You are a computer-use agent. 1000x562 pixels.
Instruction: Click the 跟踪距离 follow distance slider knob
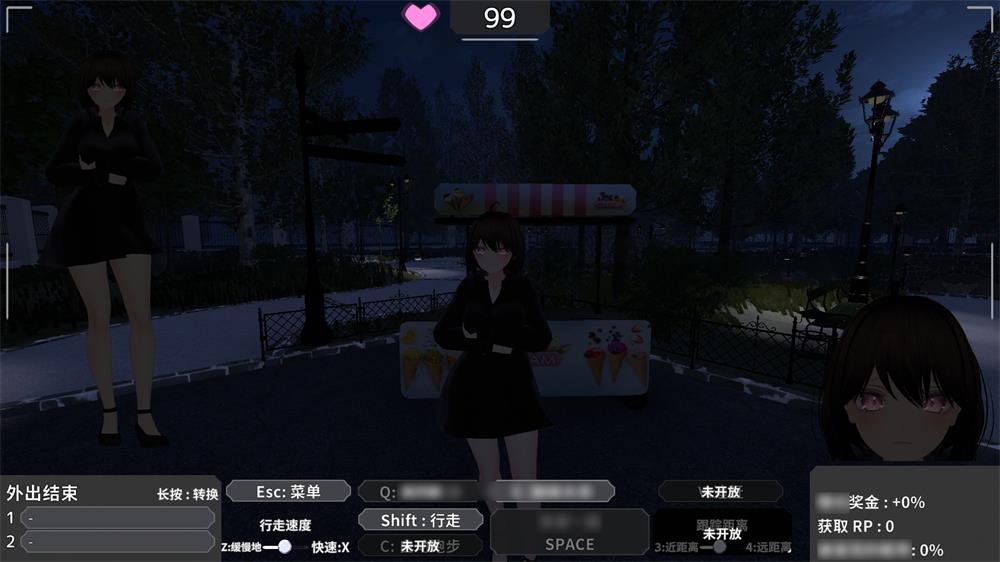[719, 547]
